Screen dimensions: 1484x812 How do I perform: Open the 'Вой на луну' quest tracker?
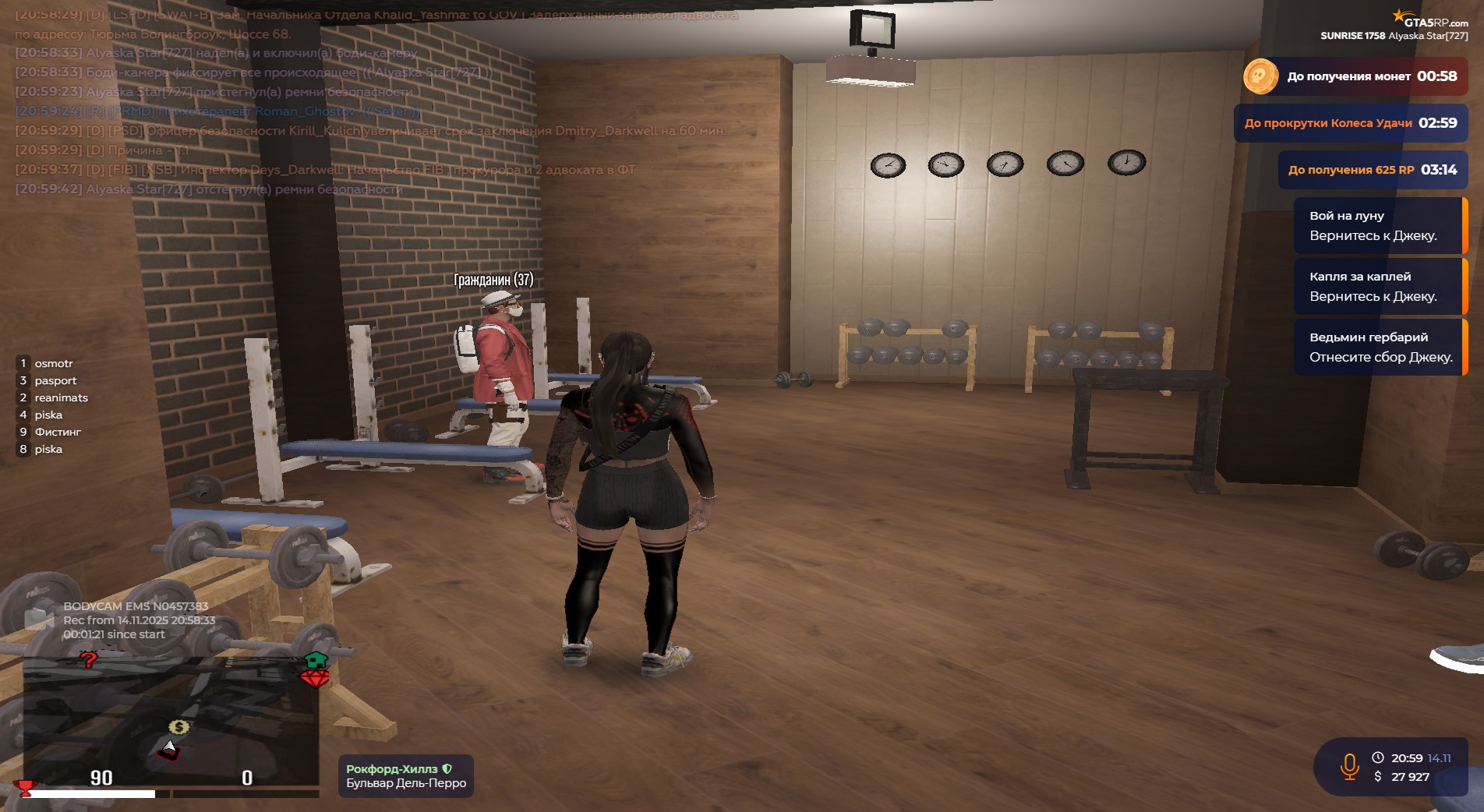1378,225
